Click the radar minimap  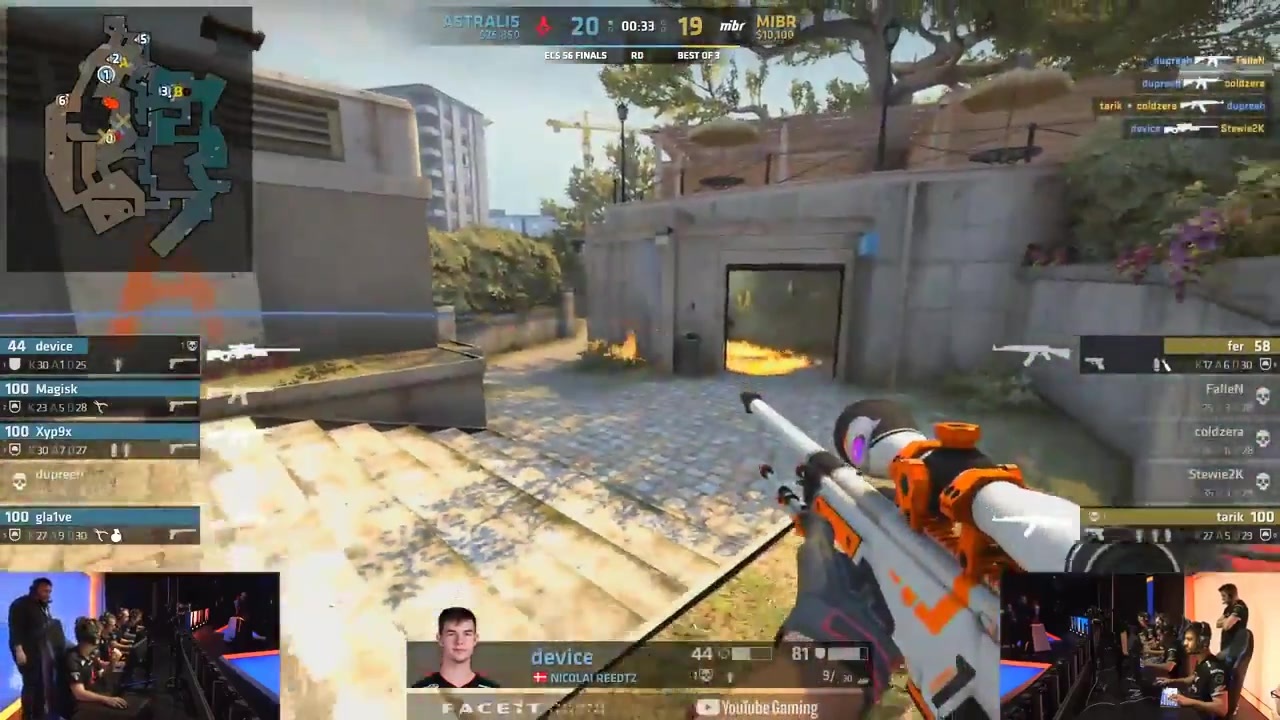(128, 138)
